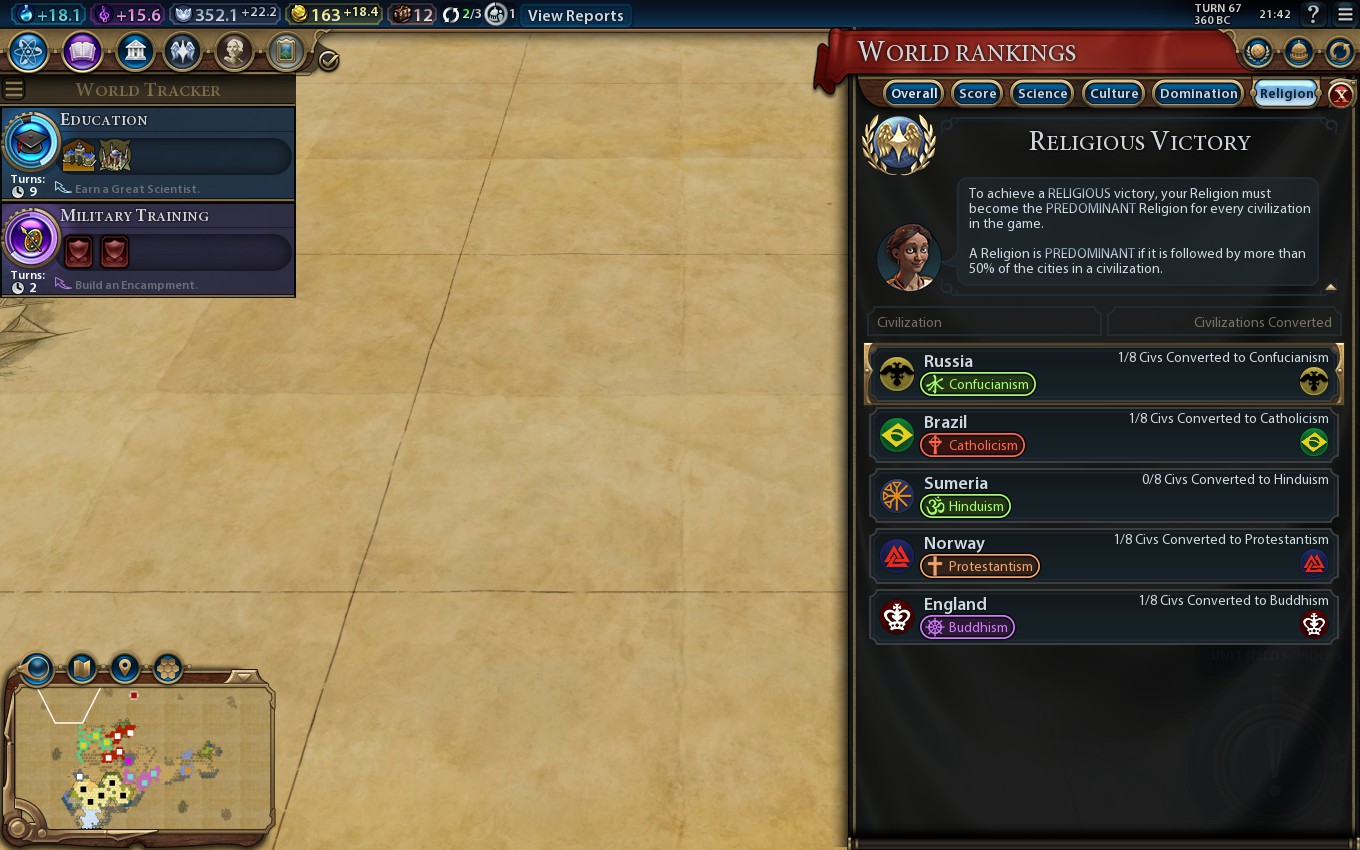Open the Government screen icon
Screen dimensions: 1360x850
[x=134, y=51]
